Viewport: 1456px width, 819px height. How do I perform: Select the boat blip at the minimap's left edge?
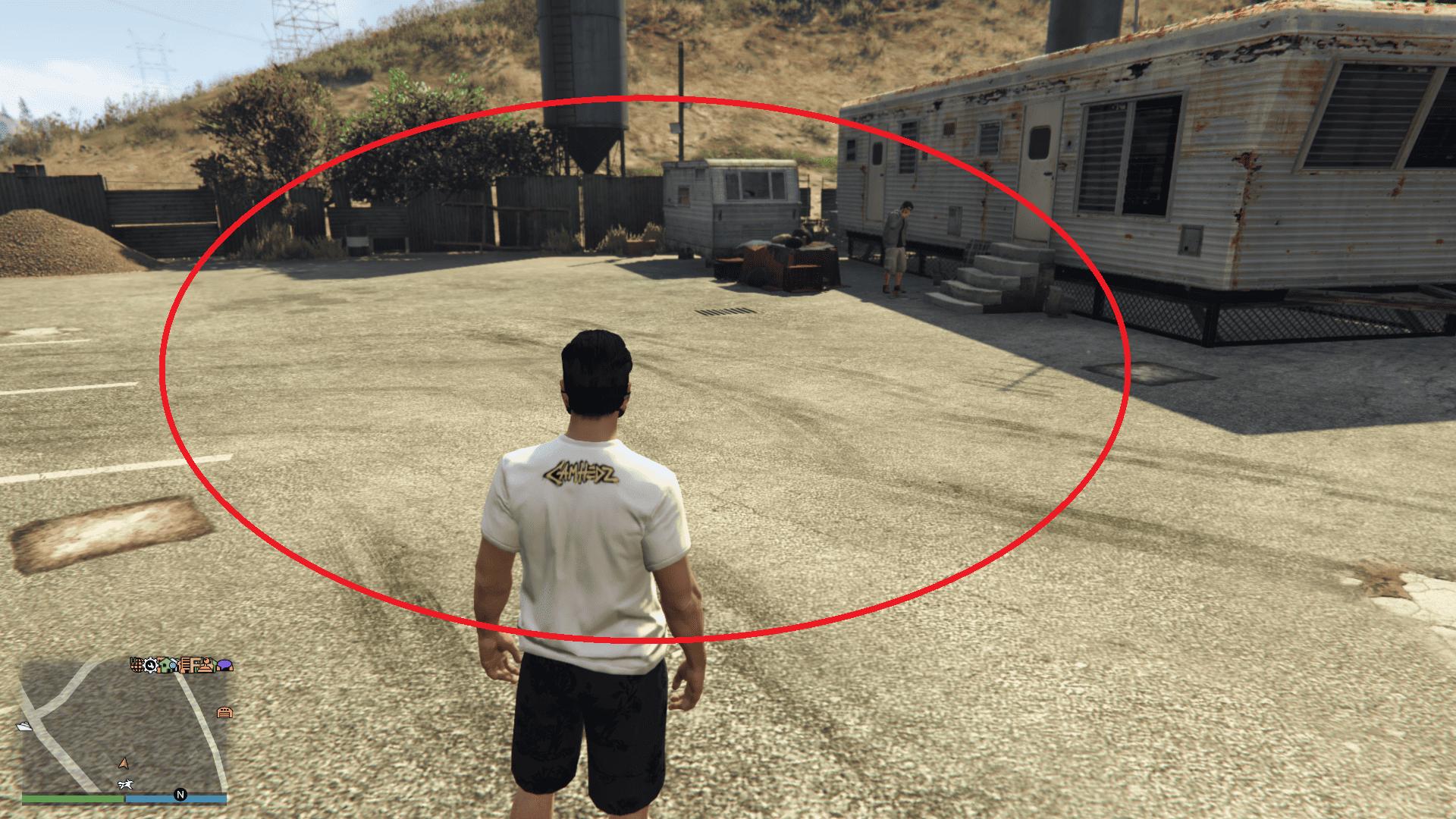coord(24,728)
